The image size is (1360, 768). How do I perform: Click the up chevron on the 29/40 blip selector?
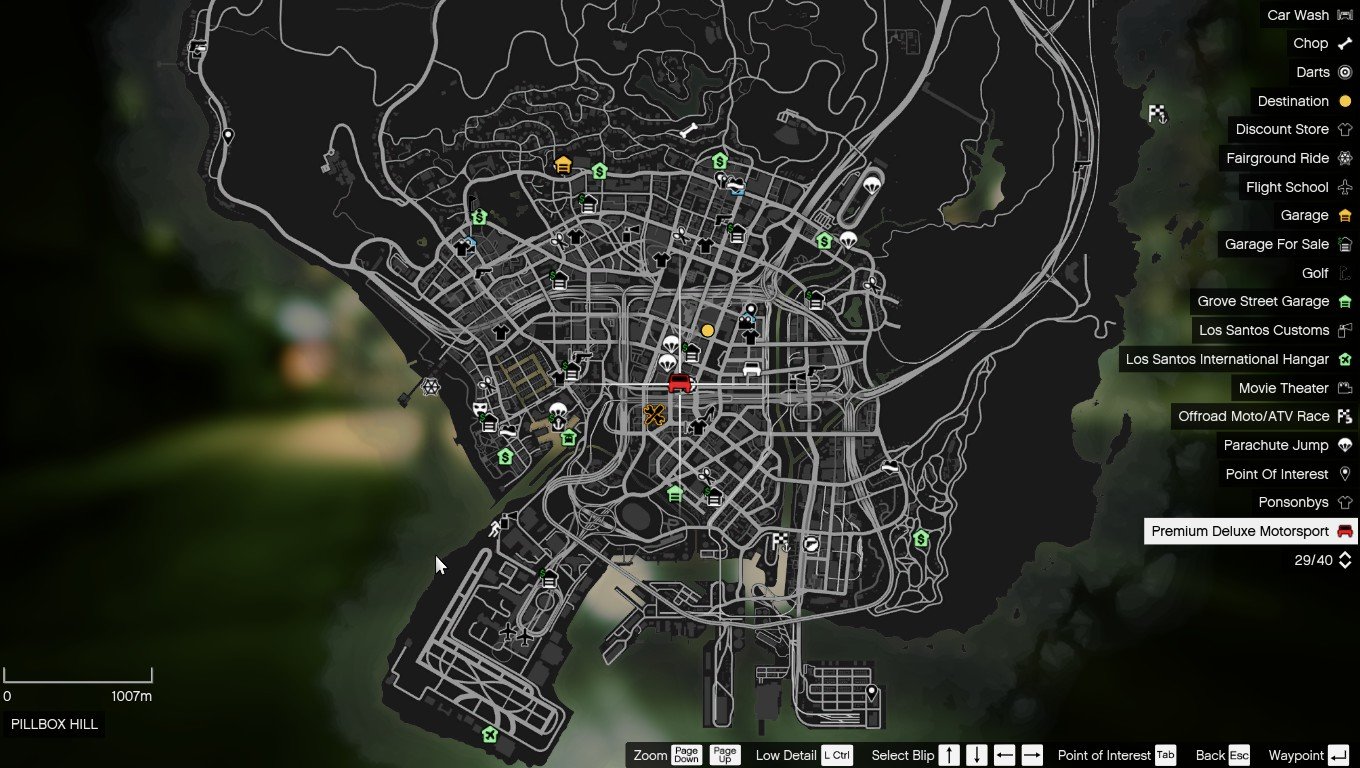[1343, 555]
